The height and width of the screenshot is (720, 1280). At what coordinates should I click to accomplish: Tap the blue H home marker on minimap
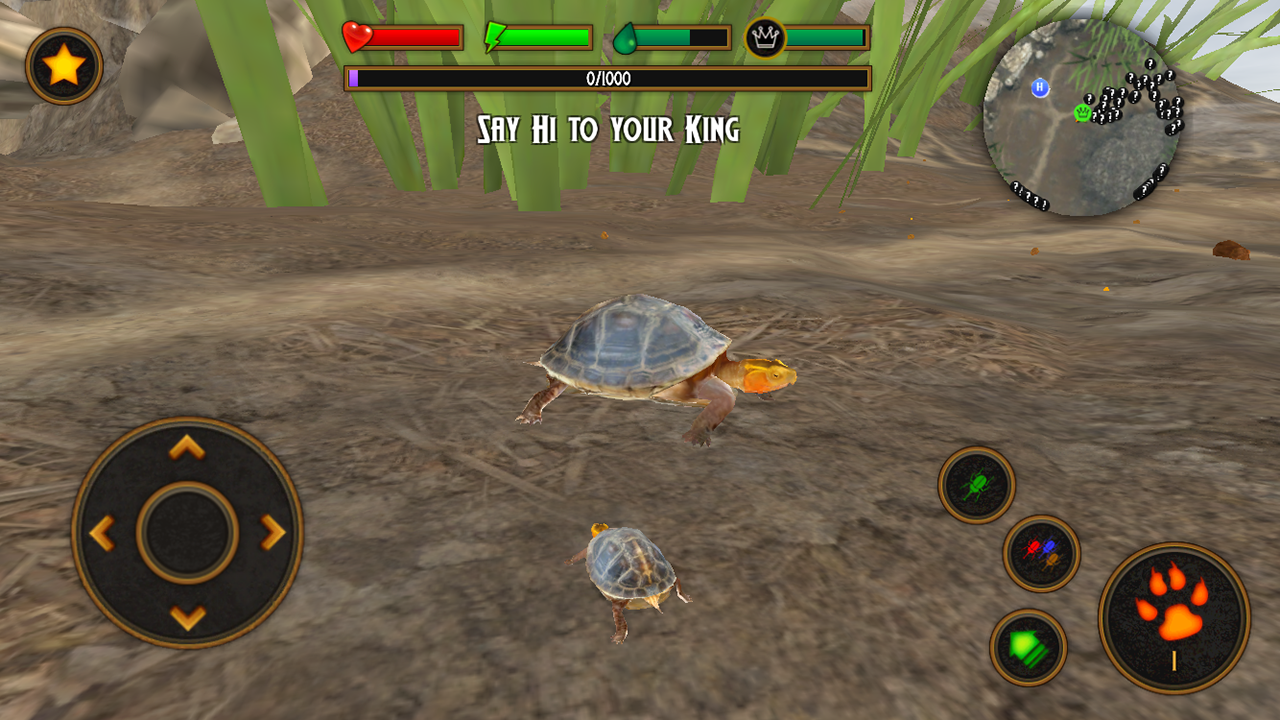point(1040,90)
